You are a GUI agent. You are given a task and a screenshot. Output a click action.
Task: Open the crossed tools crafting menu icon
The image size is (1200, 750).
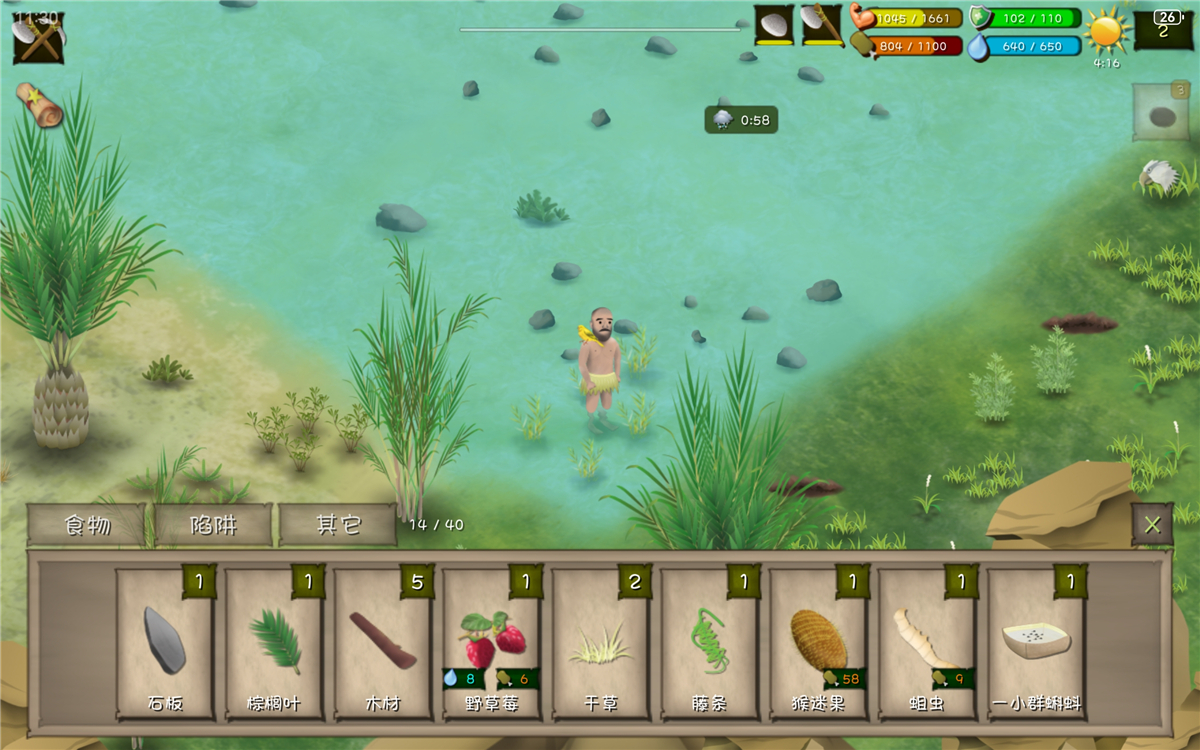pyautogui.click(x=38, y=38)
